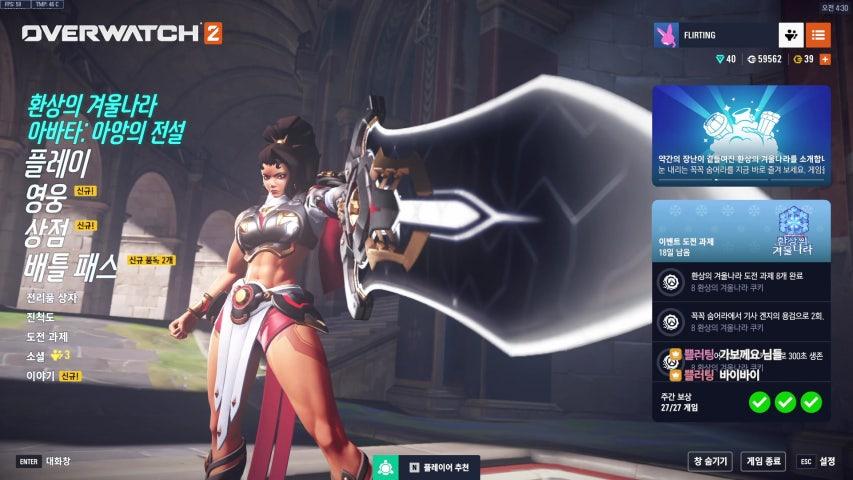This screenshot has width=853, height=480.
Task: Open the 배틀 패스 (Battle Pass)
Action: tap(70, 267)
